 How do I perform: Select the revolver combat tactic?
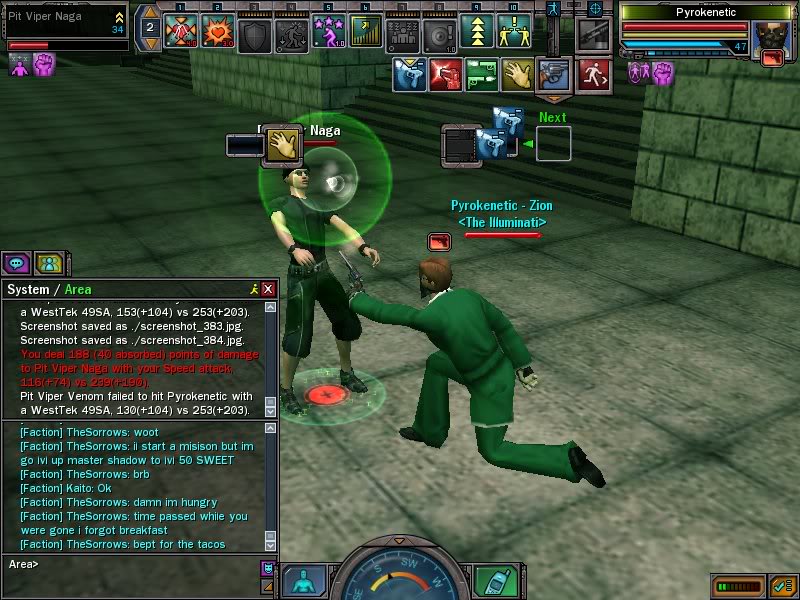pyautogui.click(x=553, y=72)
